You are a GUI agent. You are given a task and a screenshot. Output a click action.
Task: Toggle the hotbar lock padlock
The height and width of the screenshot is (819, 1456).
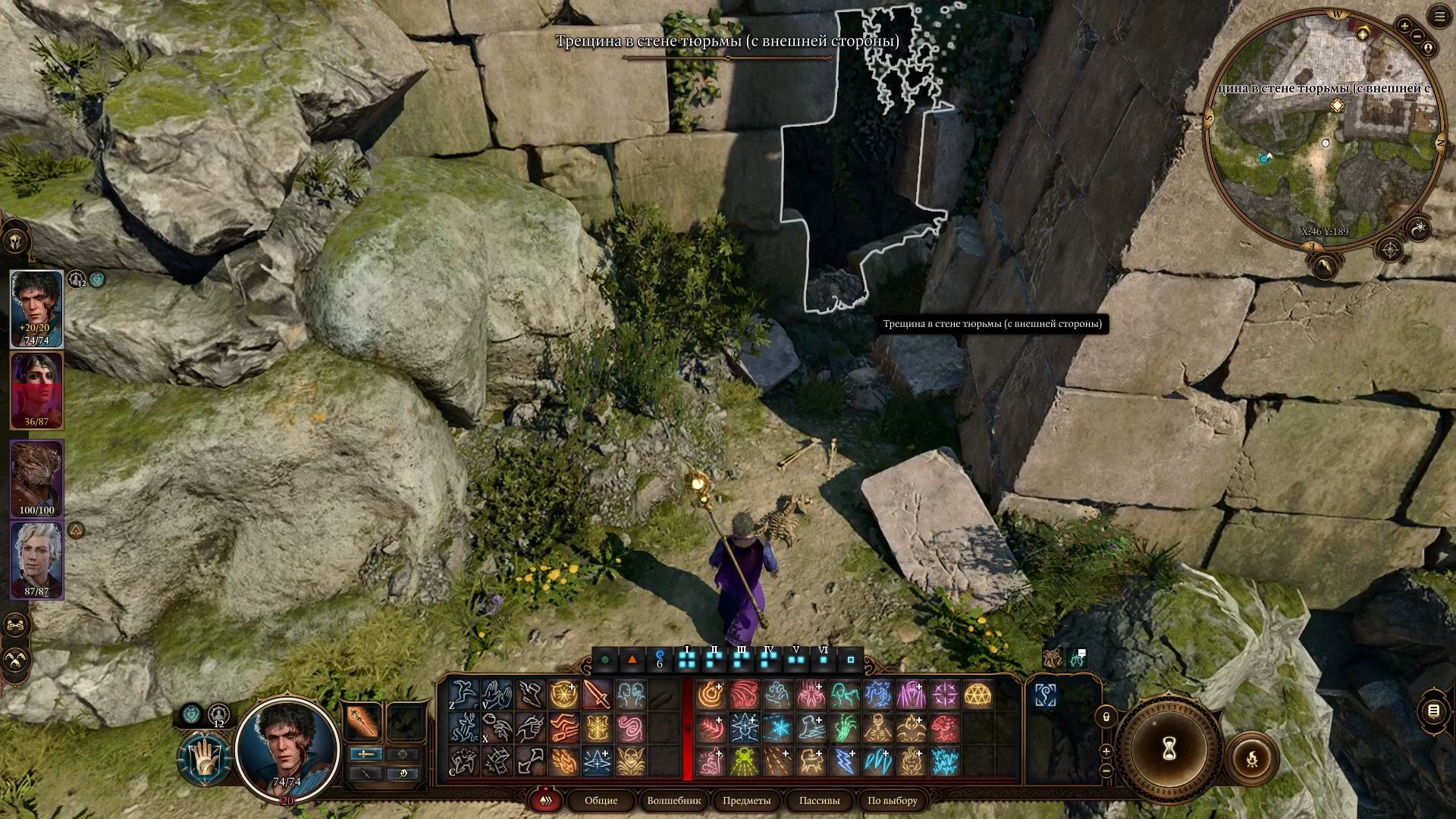tap(1106, 717)
